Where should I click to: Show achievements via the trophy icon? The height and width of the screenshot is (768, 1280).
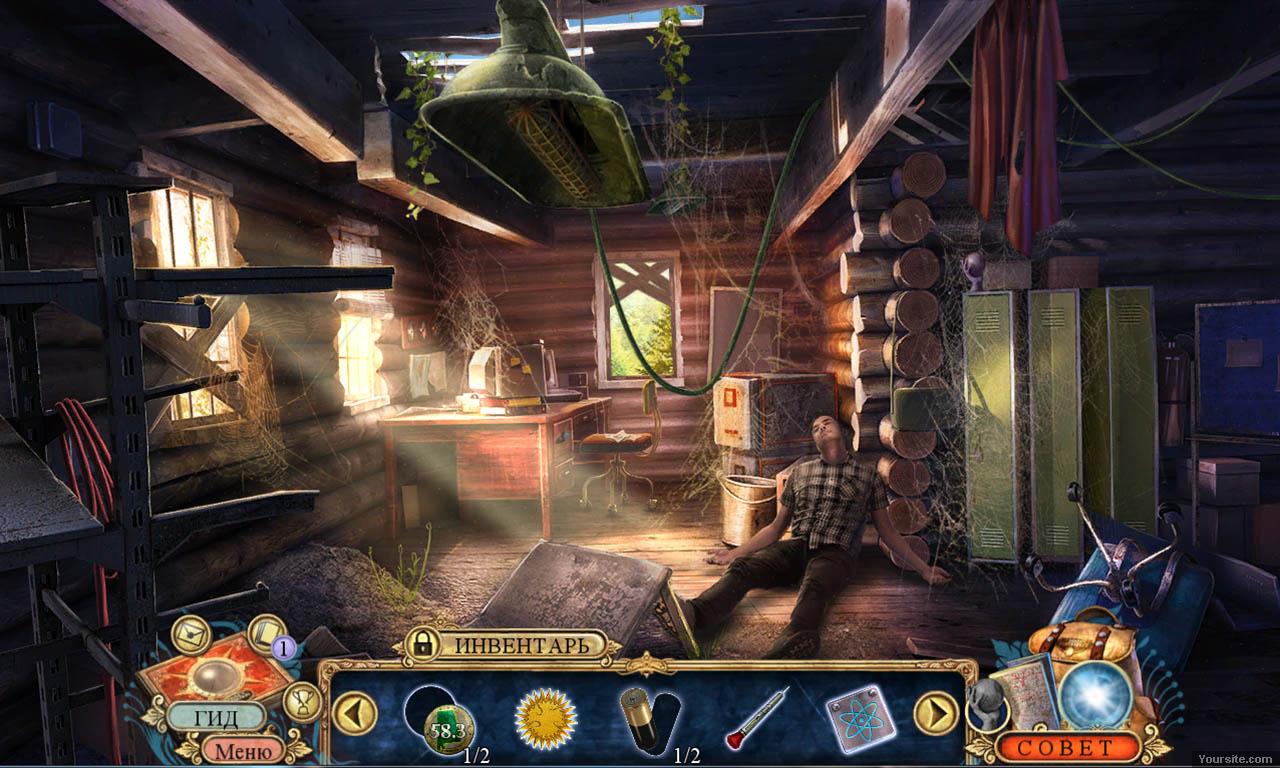pos(302,701)
